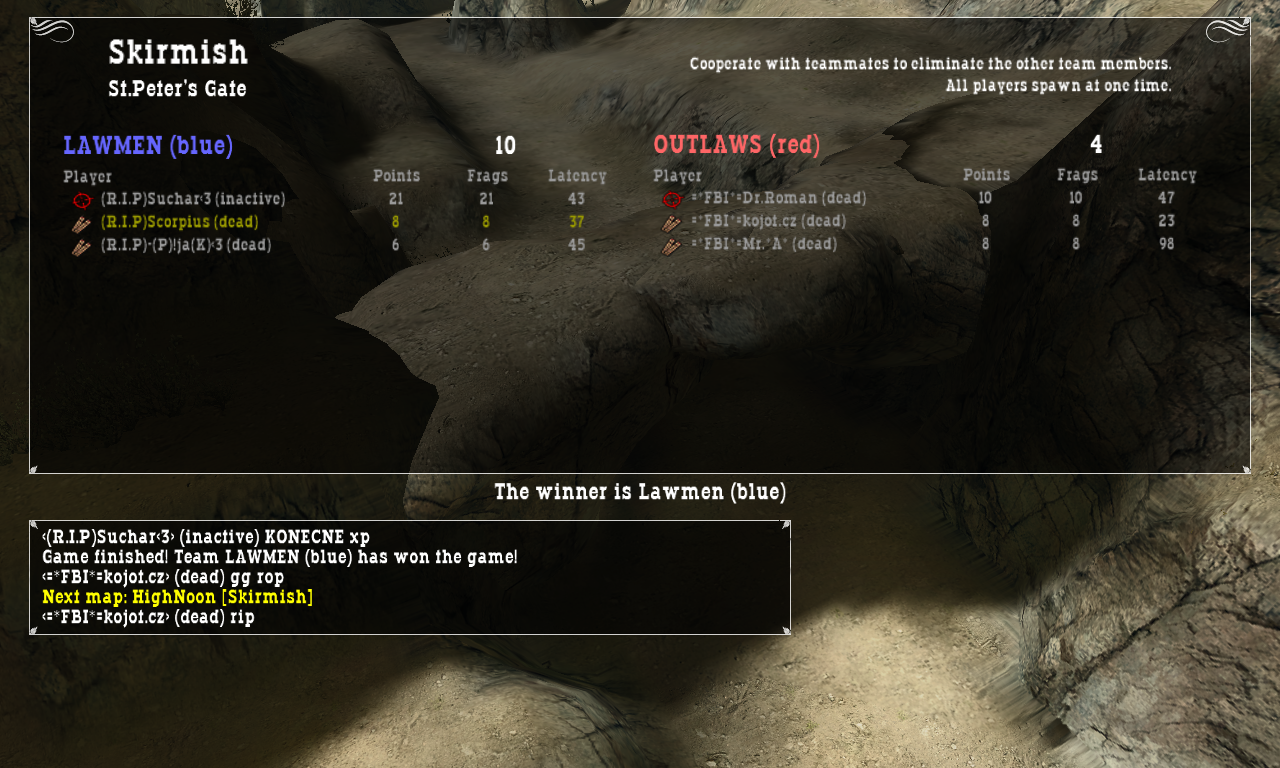Select the (R.I.P)-(P)!ja(K)<3 player row

tap(186, 245)
